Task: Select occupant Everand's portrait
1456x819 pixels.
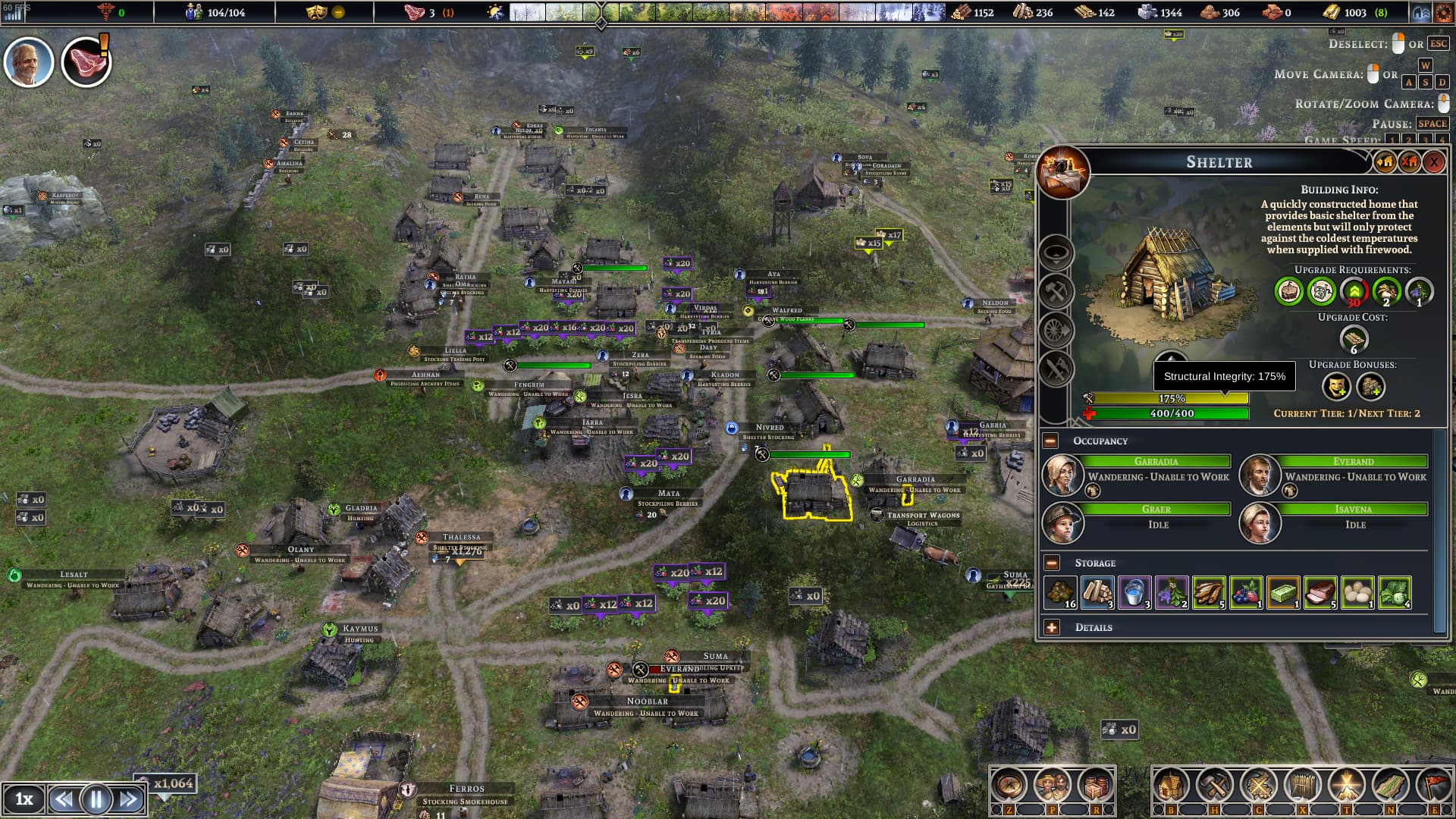Action: point(1260,475)
